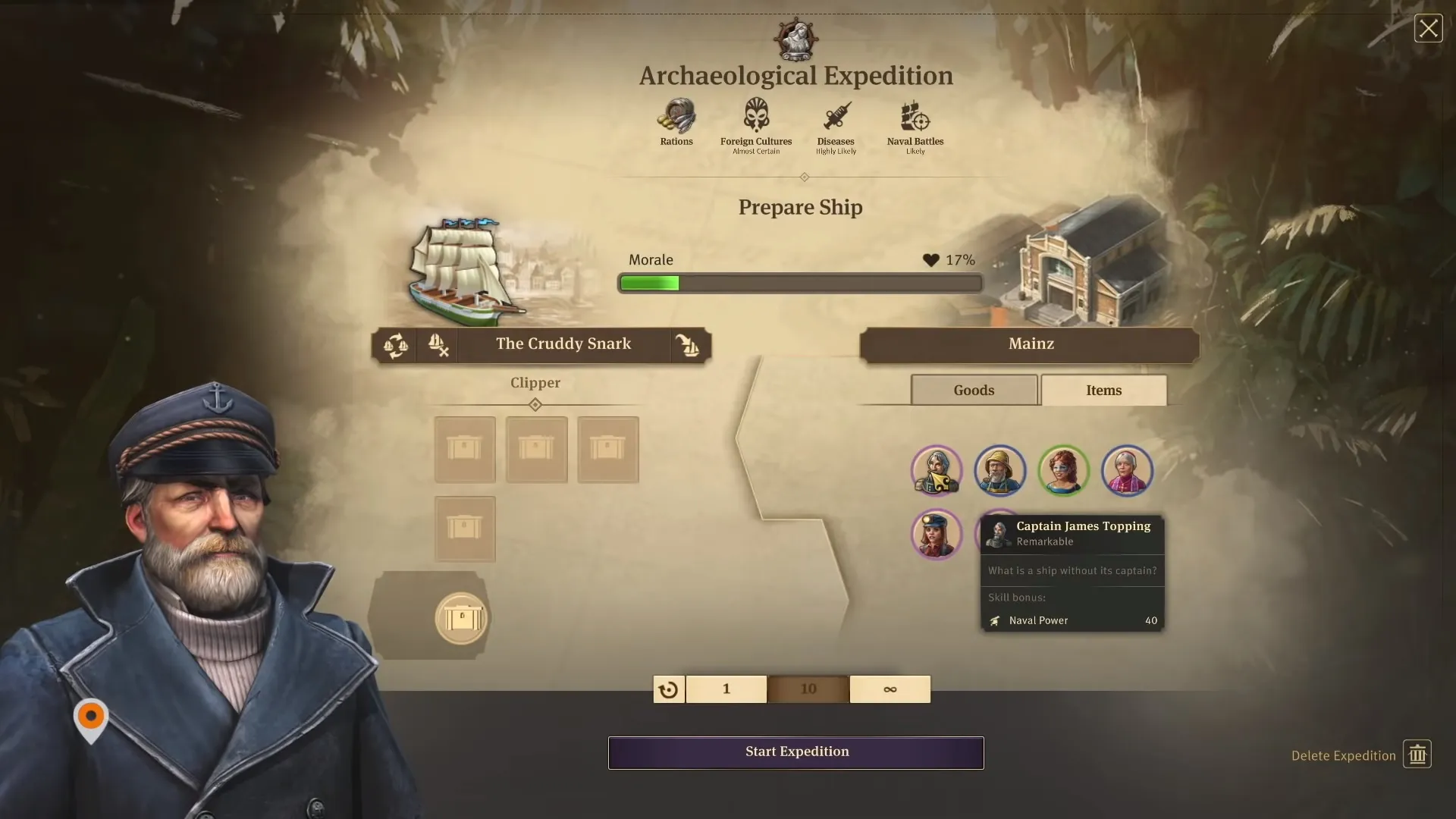This screenshot has height=819, width=1456.
Task: Swap ship using the exchange ships icon
Action: tap(395, 345)
